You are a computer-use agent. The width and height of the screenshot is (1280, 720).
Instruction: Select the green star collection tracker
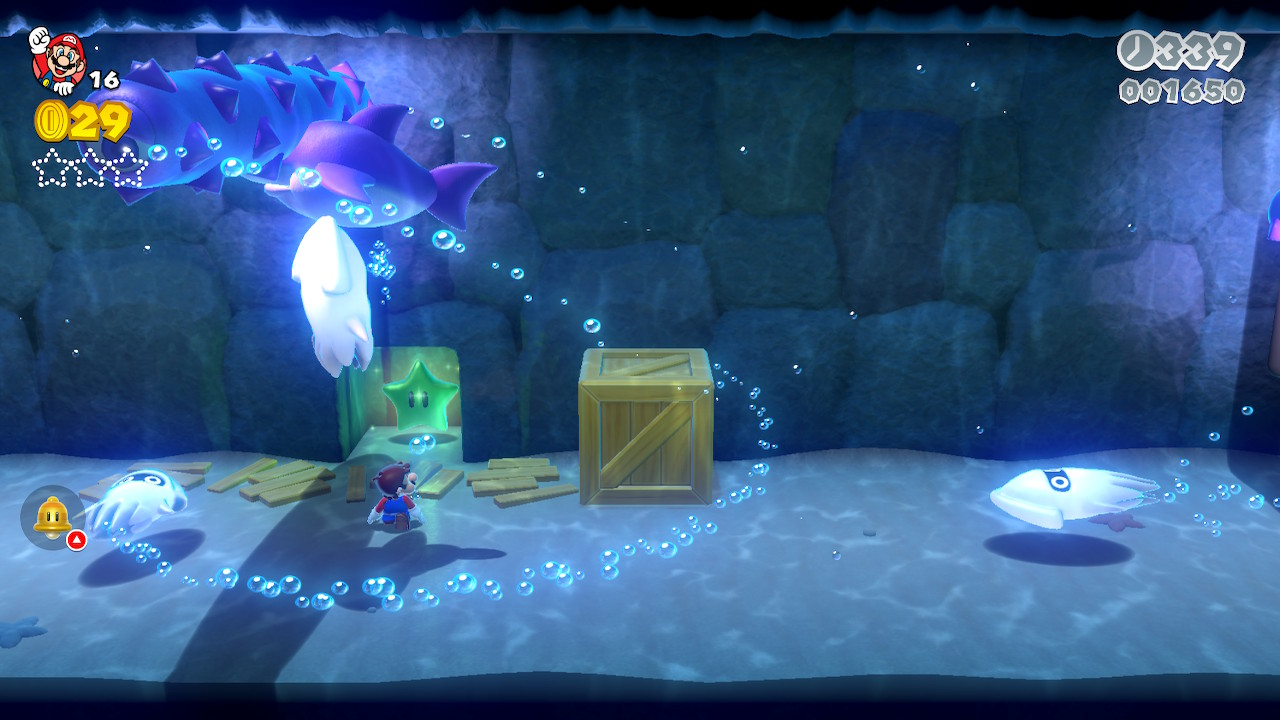(90, 167)
